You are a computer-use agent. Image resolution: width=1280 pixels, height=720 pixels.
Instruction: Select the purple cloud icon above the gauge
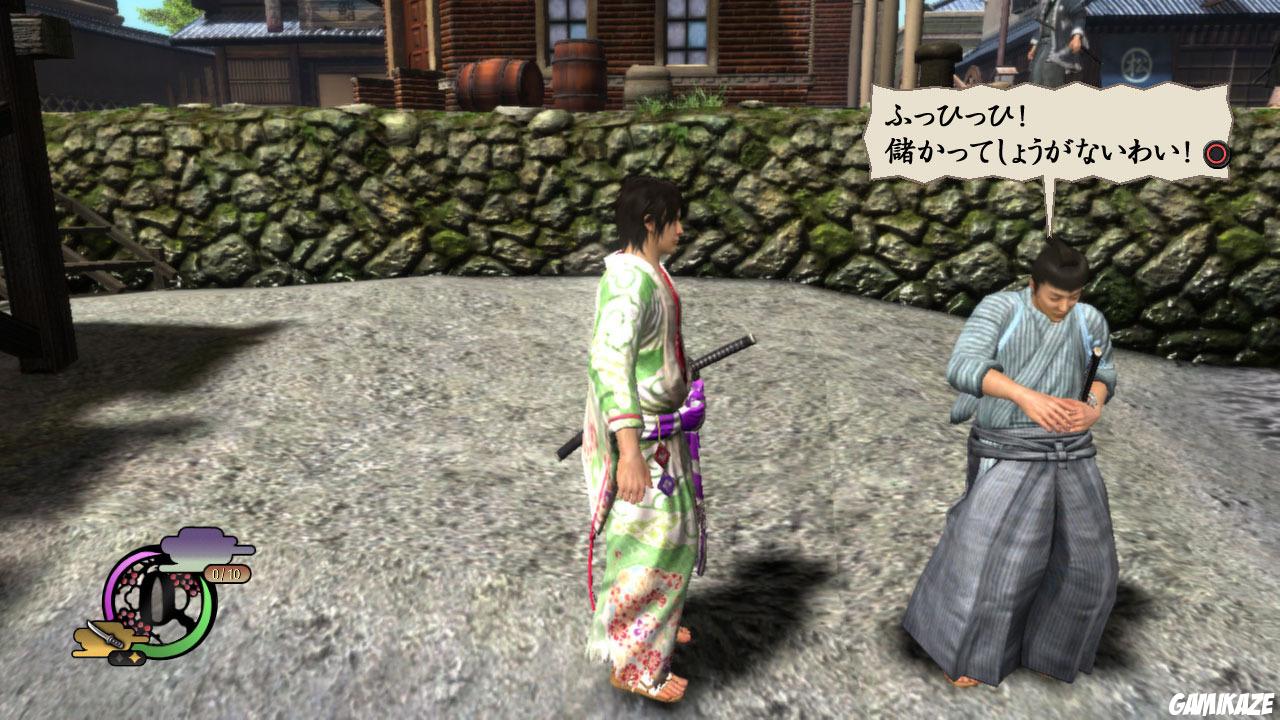(198, 543)
